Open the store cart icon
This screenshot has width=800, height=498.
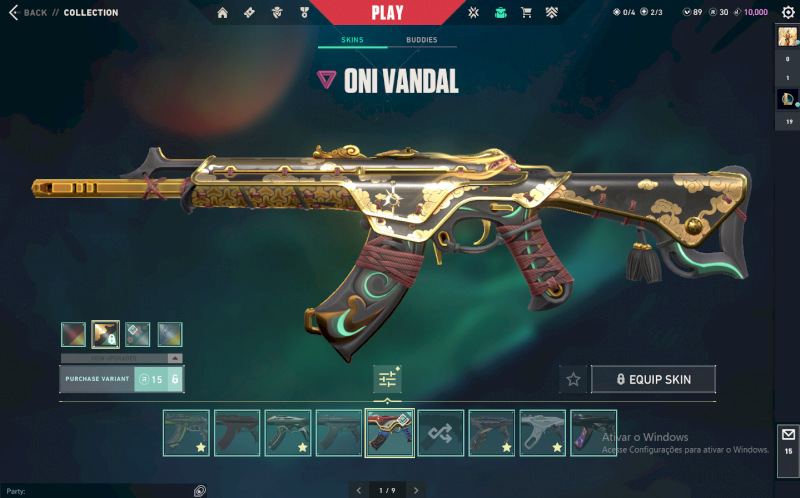[x=500, y=13]
